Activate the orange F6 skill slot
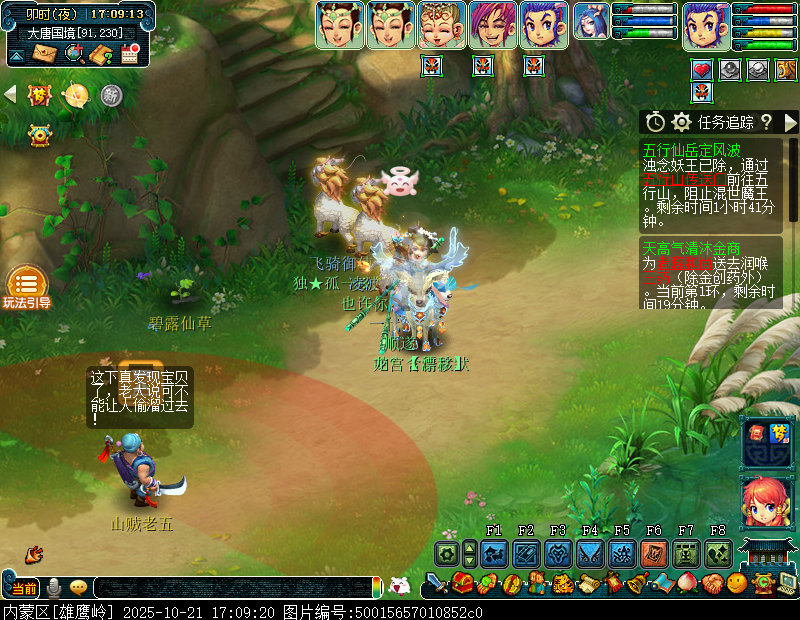Image resolution: width=800 pixels, height=620 pixels. 654,554
